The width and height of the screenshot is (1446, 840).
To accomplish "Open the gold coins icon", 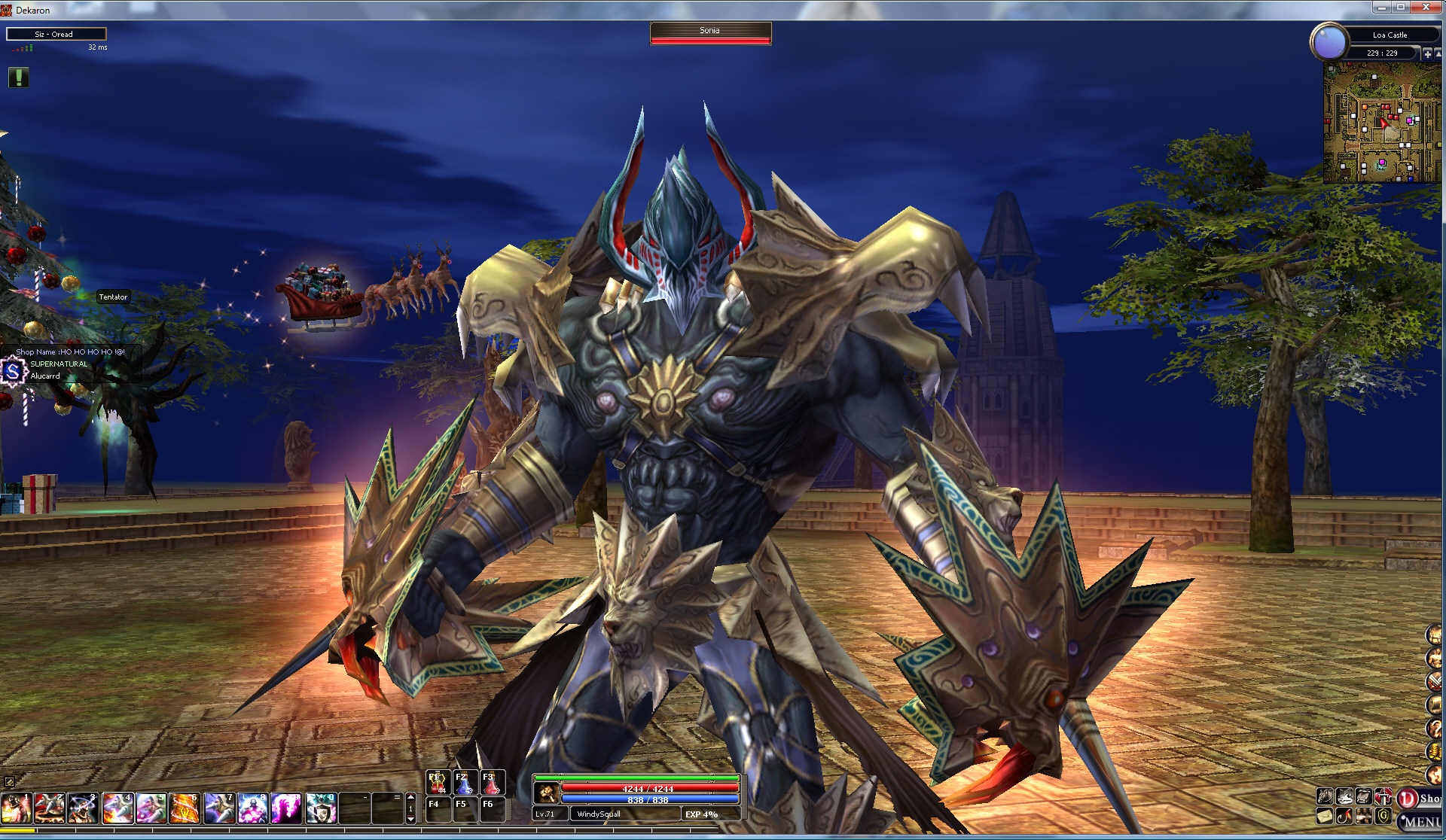I will pos(1434,752).
